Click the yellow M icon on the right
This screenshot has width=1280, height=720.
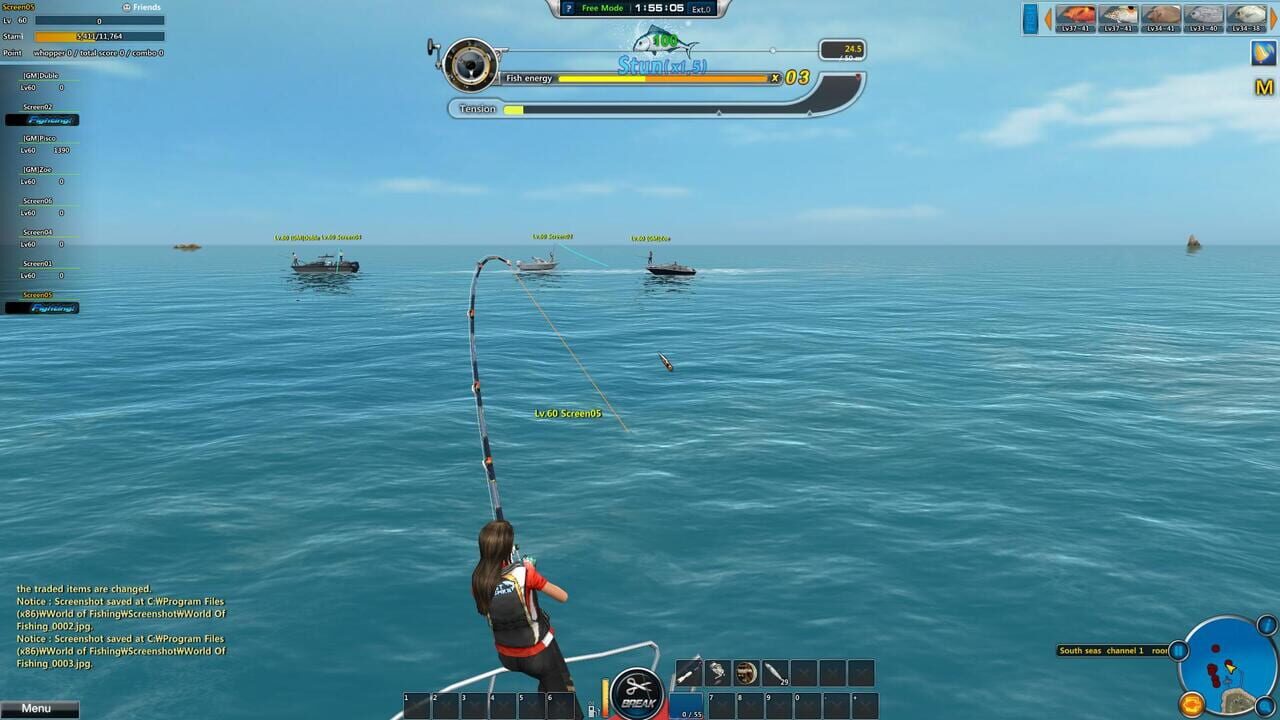[x=1264, y=85]
